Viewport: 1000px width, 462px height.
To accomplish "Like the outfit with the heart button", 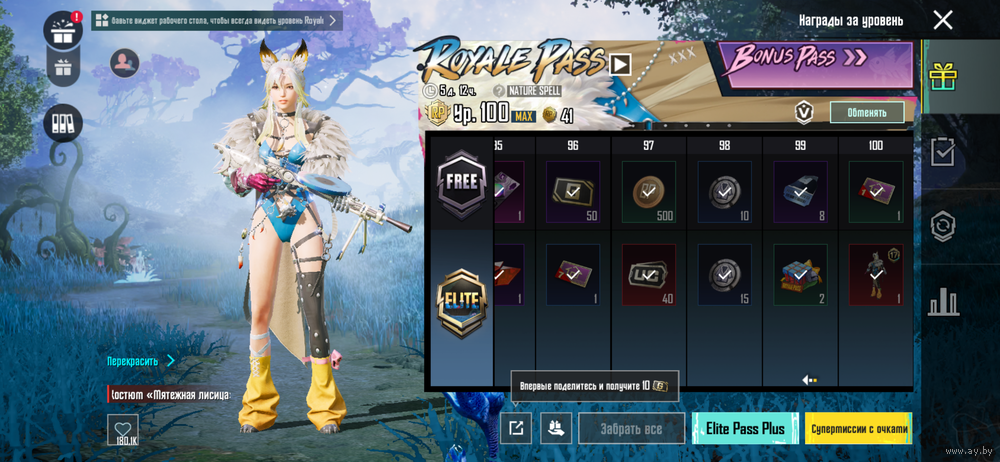I will tap(123, 429).
